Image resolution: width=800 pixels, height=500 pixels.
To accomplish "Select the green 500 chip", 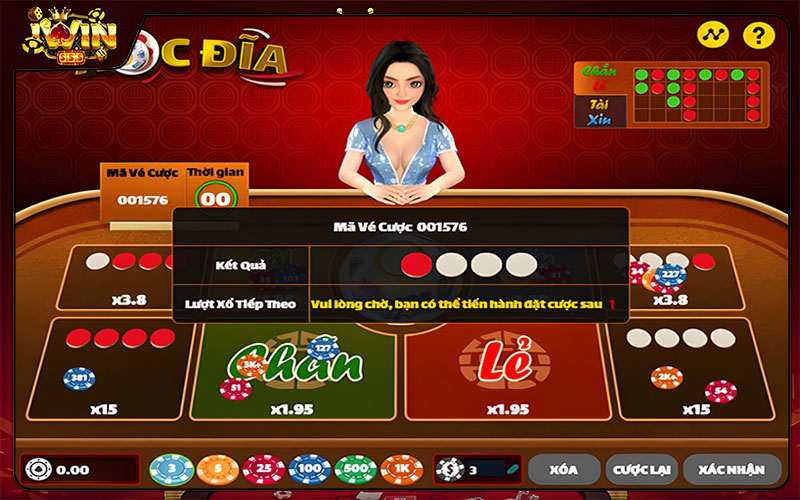I will pos(355,468).
